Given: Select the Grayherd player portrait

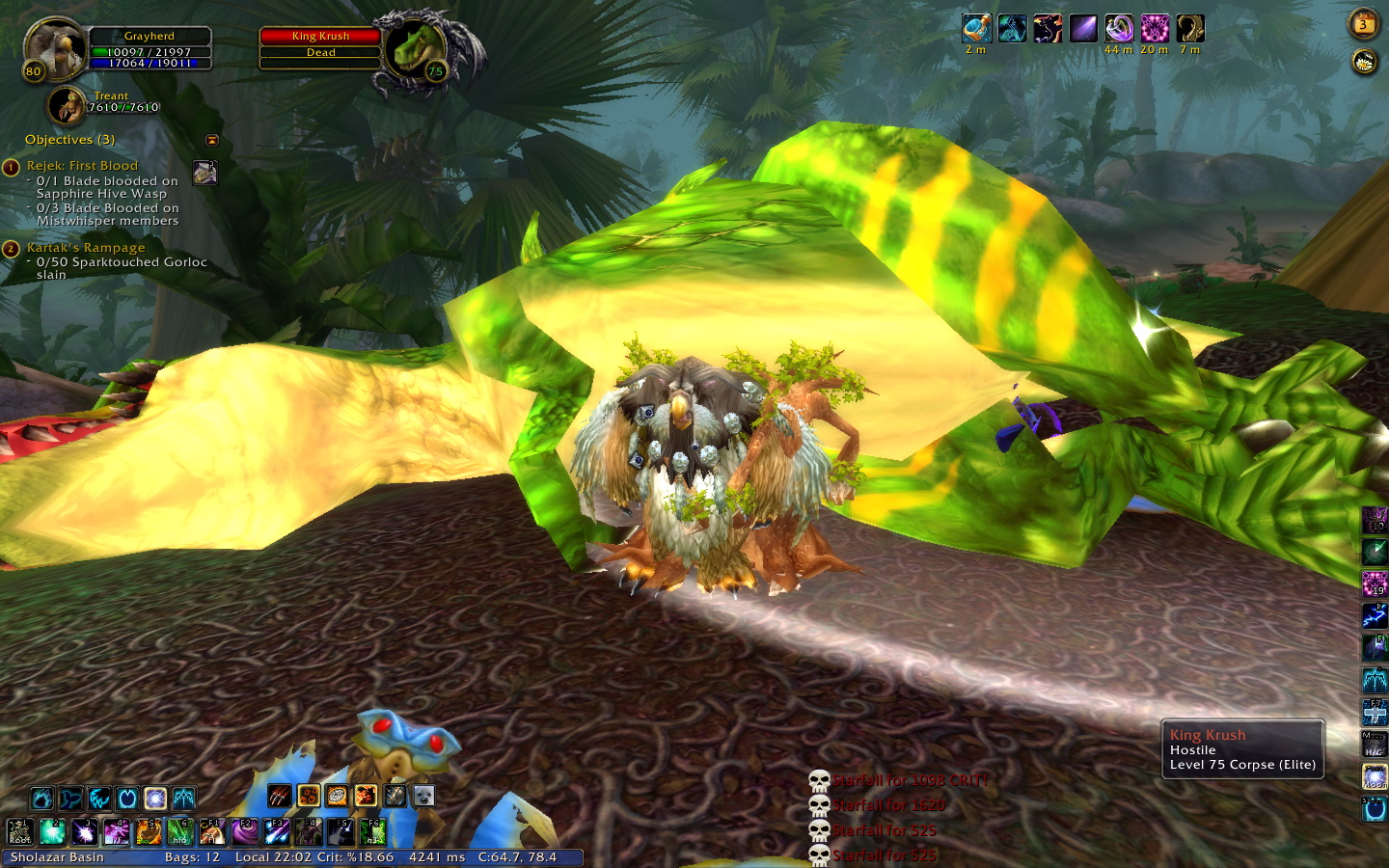Looking at the screenshot, I should click(x=56, y=48).
